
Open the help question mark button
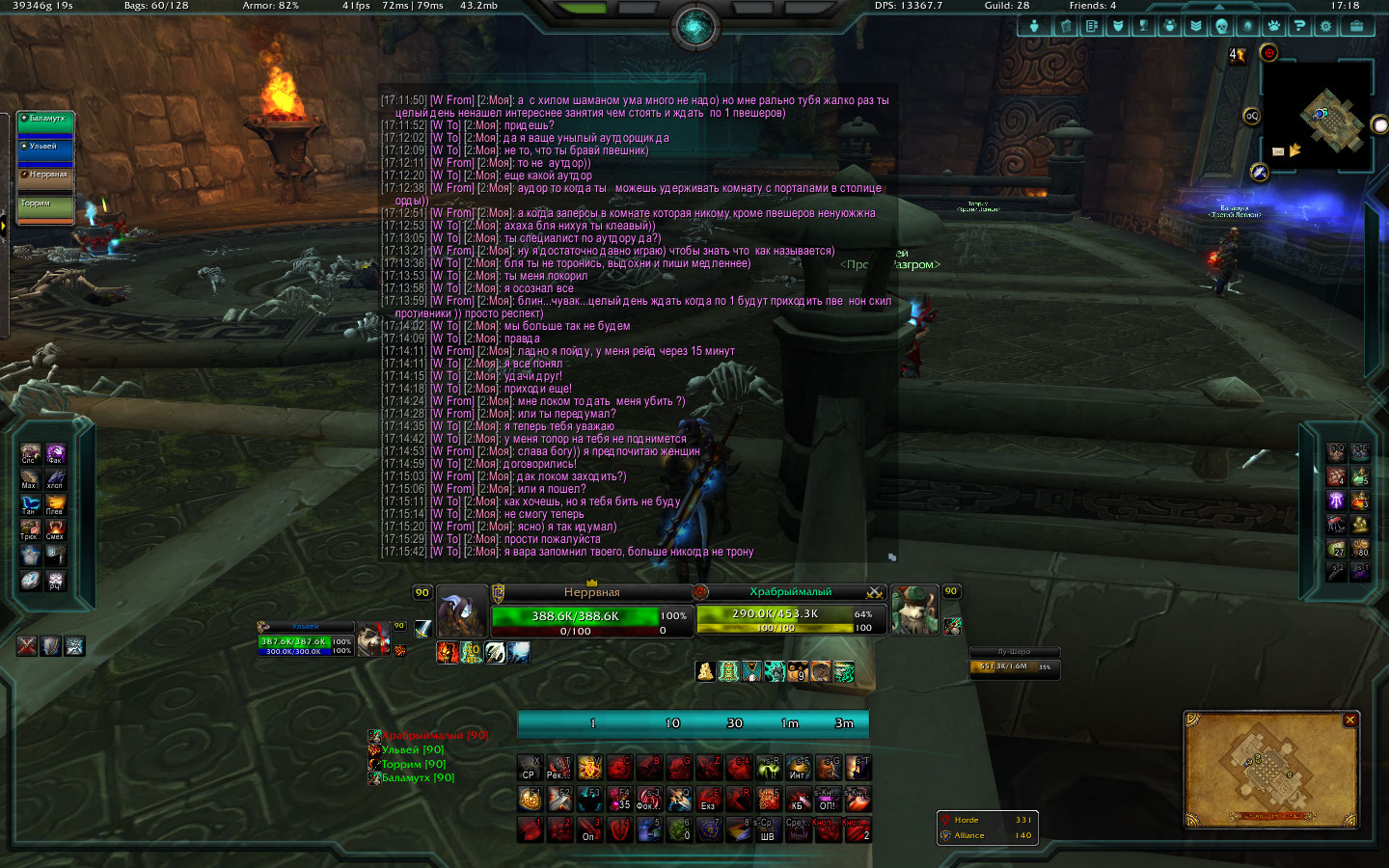pos(1299,26)
